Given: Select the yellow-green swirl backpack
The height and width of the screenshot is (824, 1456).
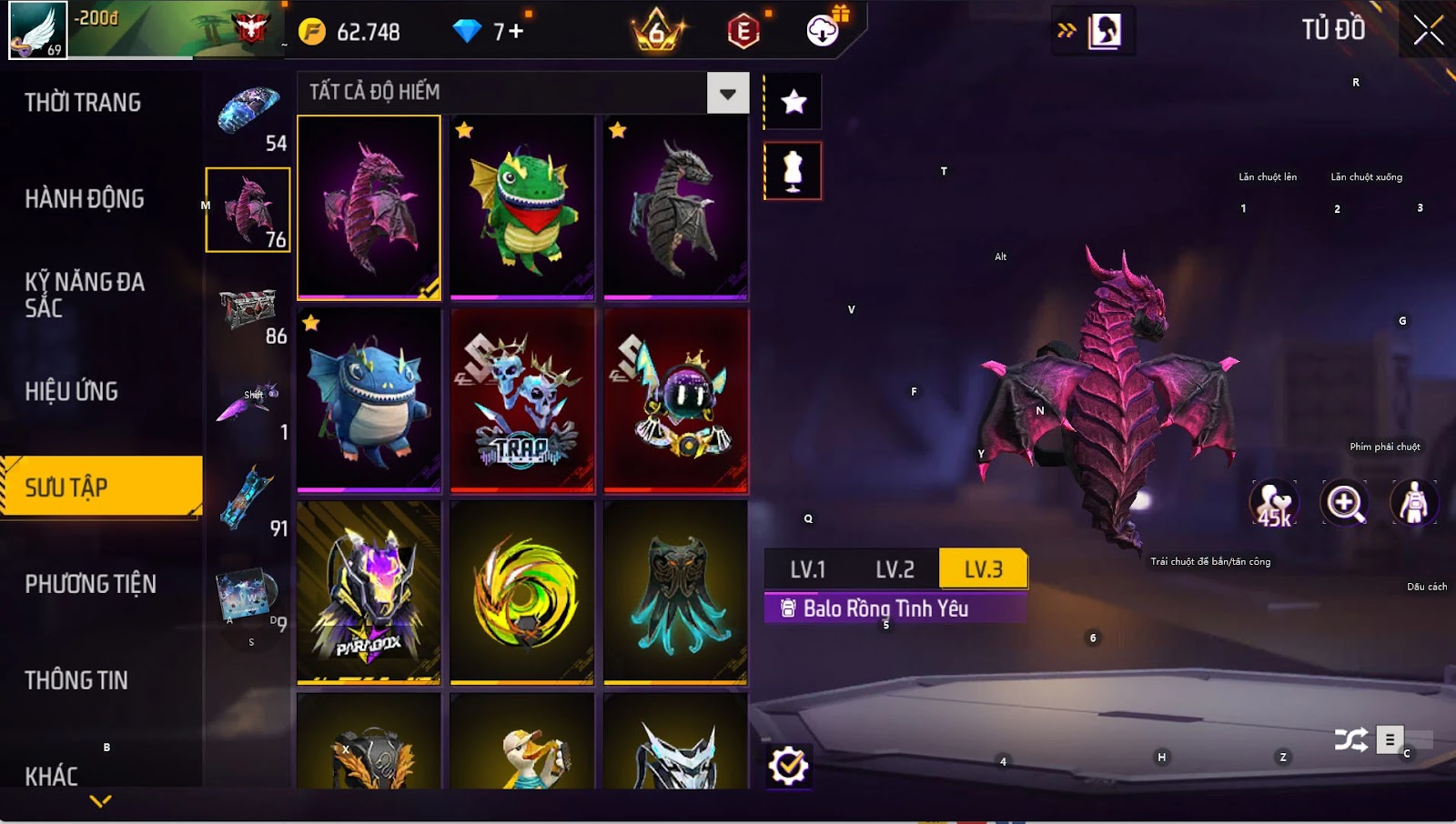Looking at the screenshot, I should click(522, 592).
